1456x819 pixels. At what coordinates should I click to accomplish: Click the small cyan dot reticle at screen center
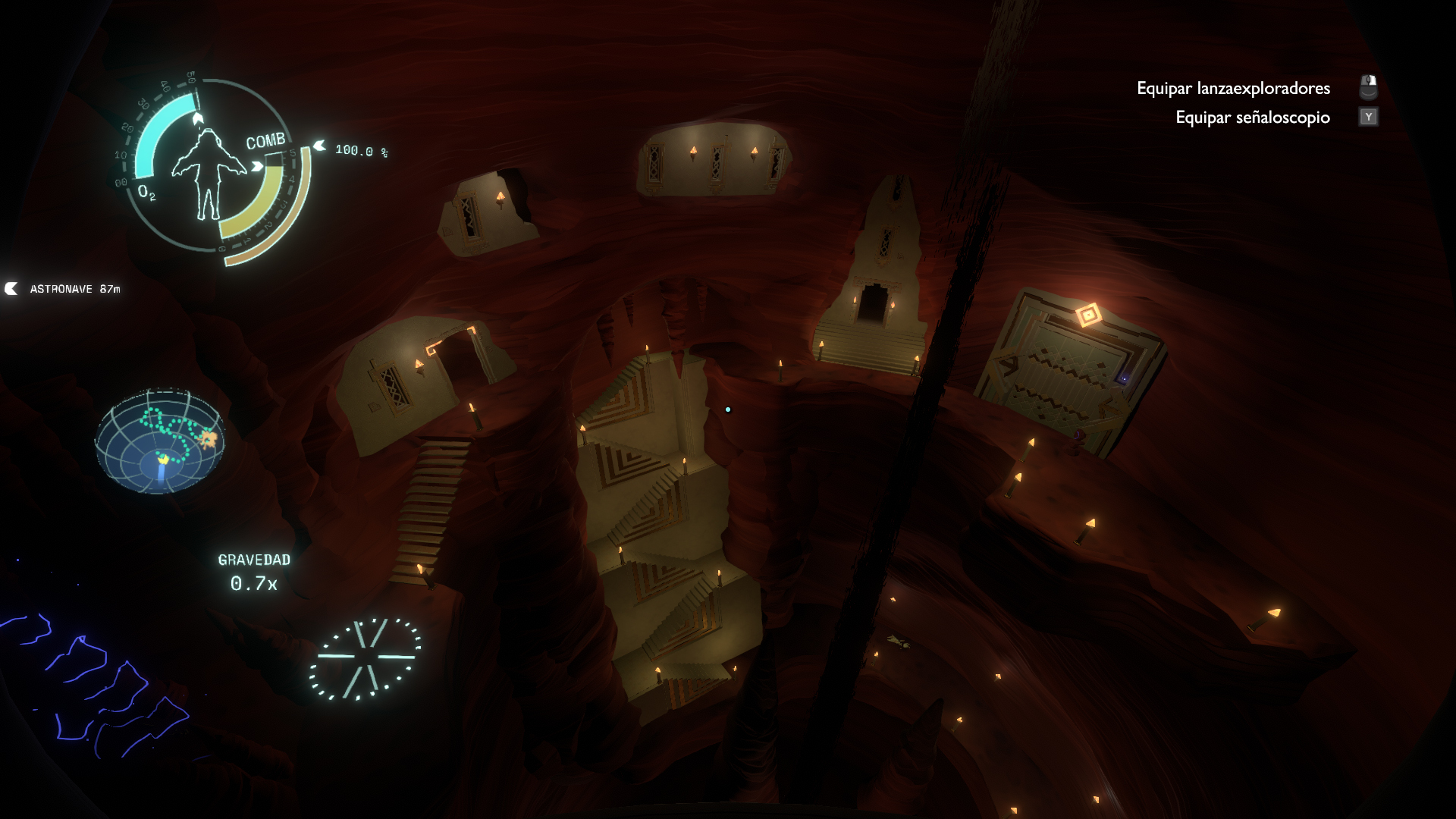pyautogui.click(x=727, y=409)
